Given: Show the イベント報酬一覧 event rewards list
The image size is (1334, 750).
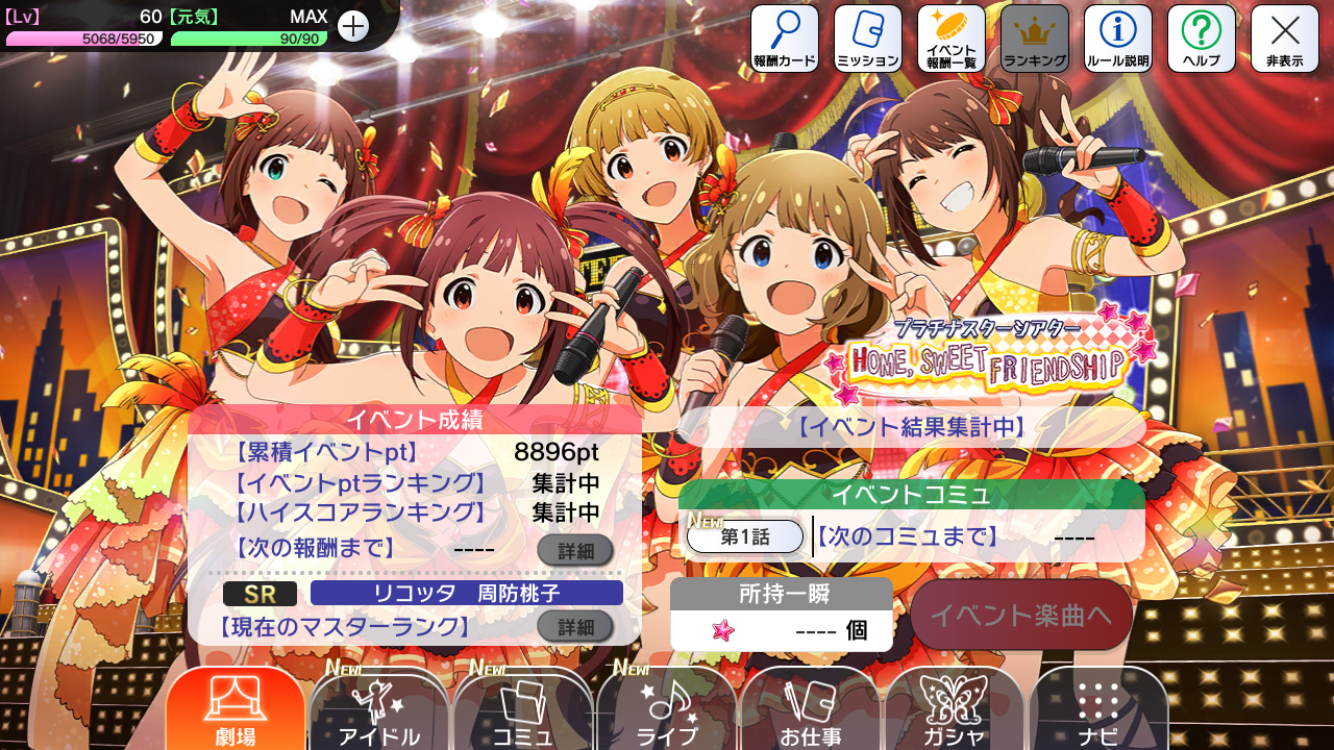Looking at the screenshot, I should click(951, 39).
